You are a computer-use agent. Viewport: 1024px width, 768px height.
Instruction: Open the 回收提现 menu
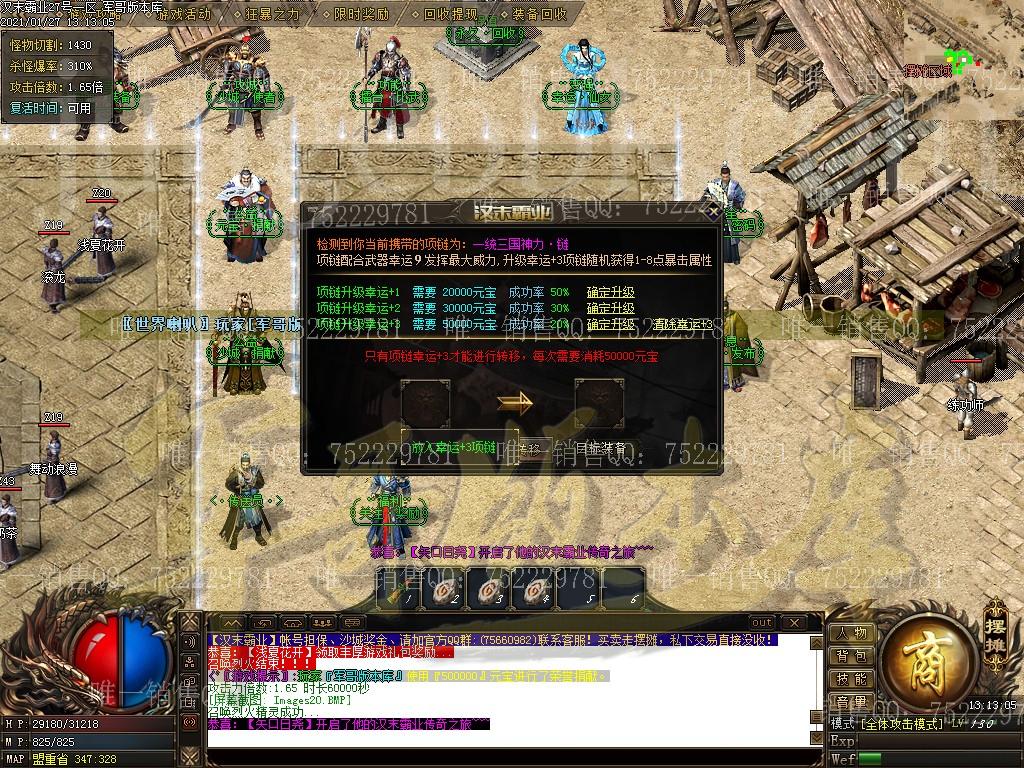click(x=450, y=14)
